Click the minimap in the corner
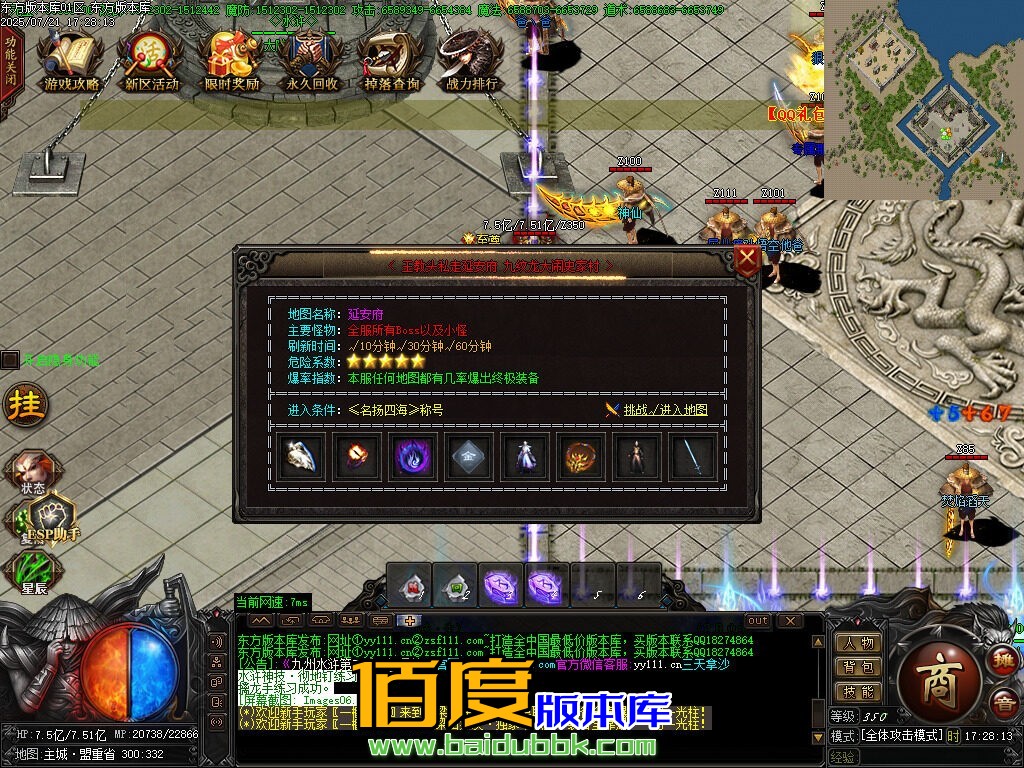 coord(924,98)
